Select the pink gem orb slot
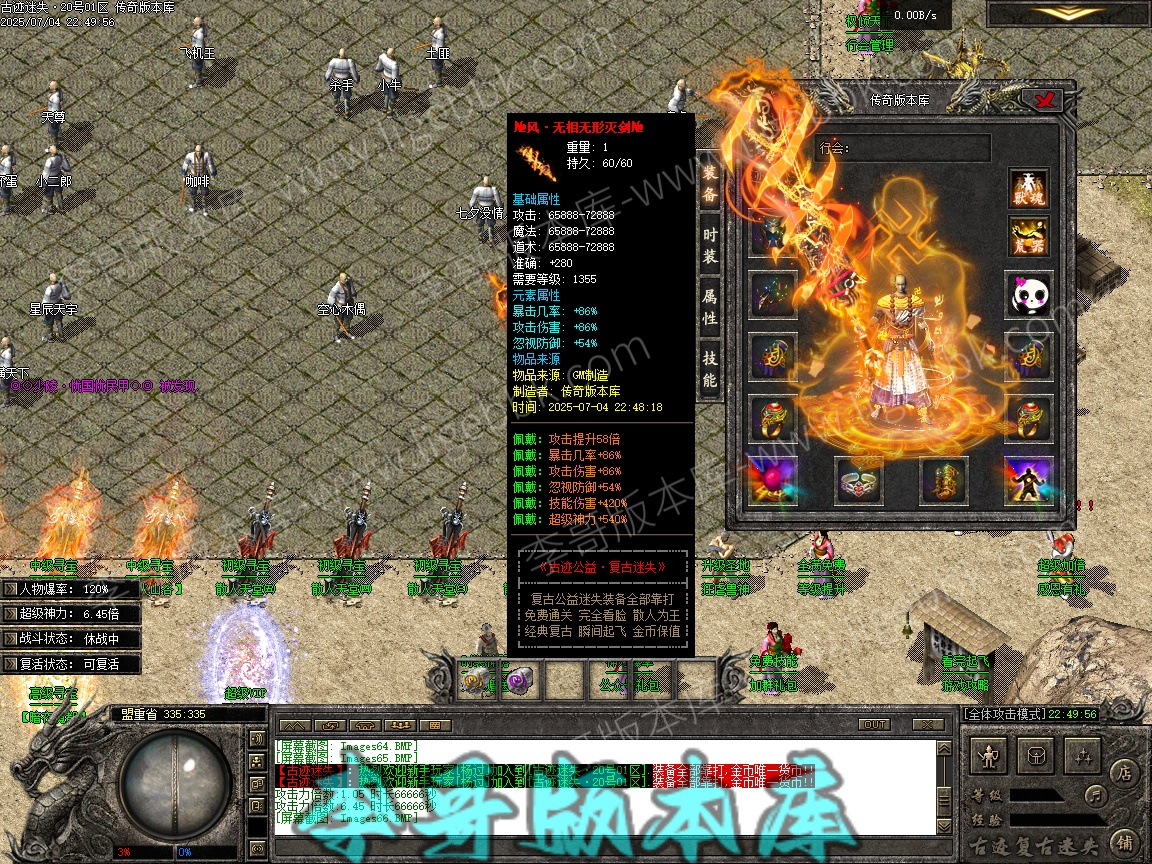Screen dimensions: 1152x864 [x=774, y=482]
